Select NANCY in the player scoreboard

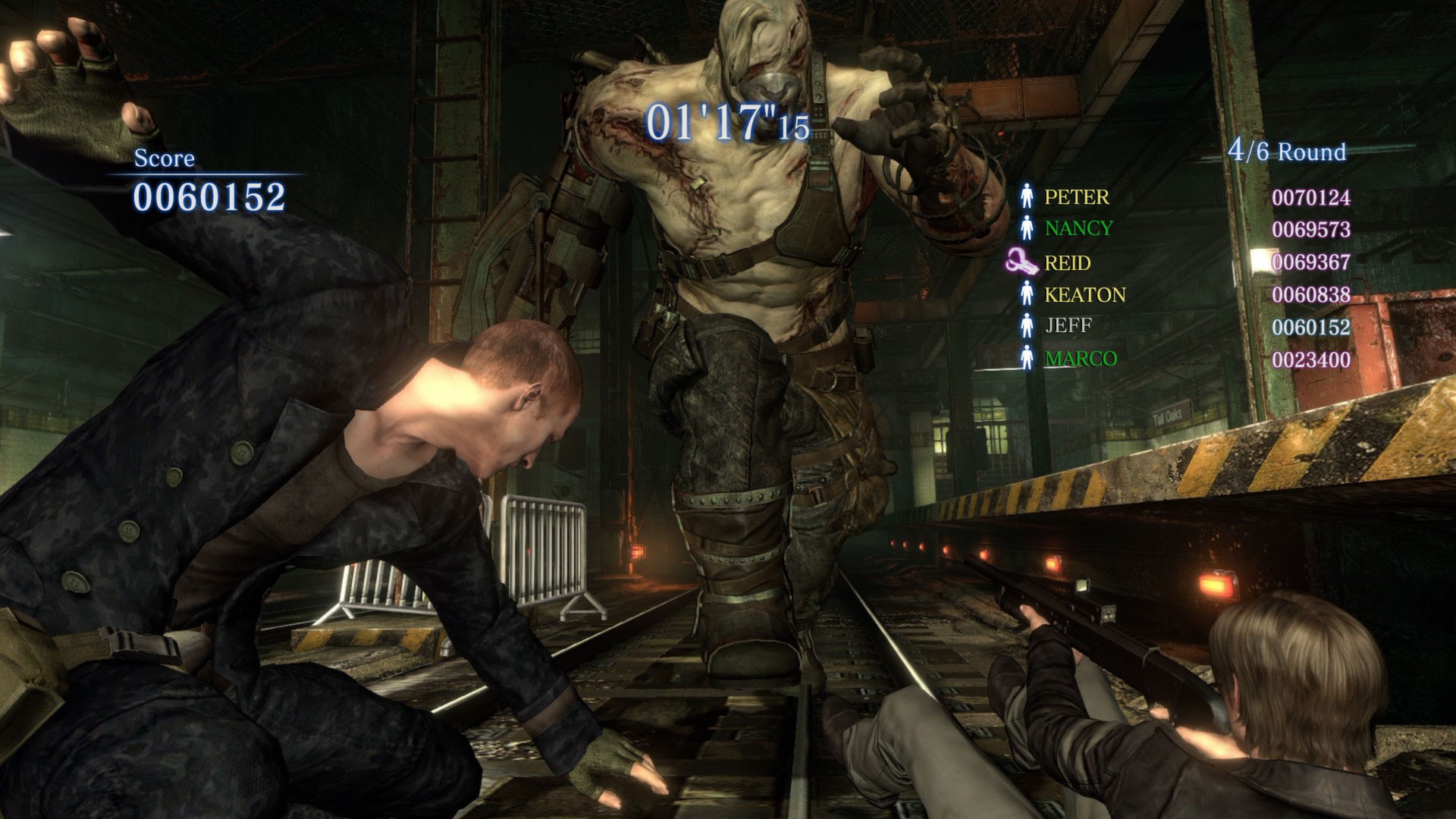pyautogui.click(x=1078, y=228)
